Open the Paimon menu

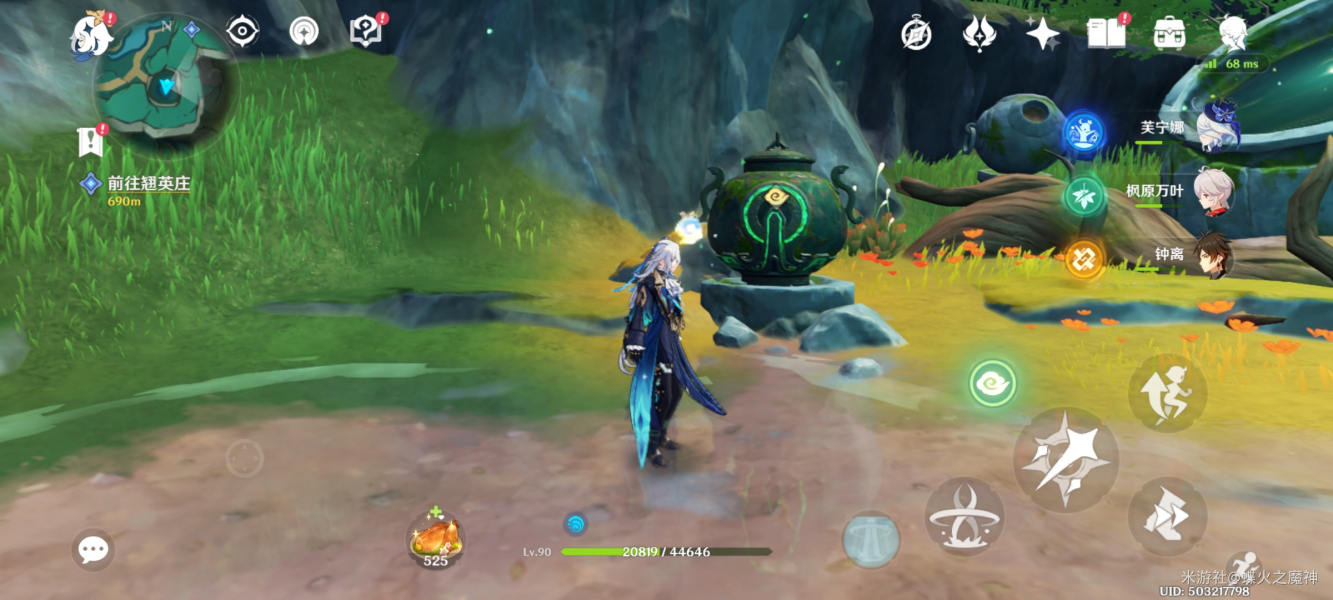[x=92, y=36]
